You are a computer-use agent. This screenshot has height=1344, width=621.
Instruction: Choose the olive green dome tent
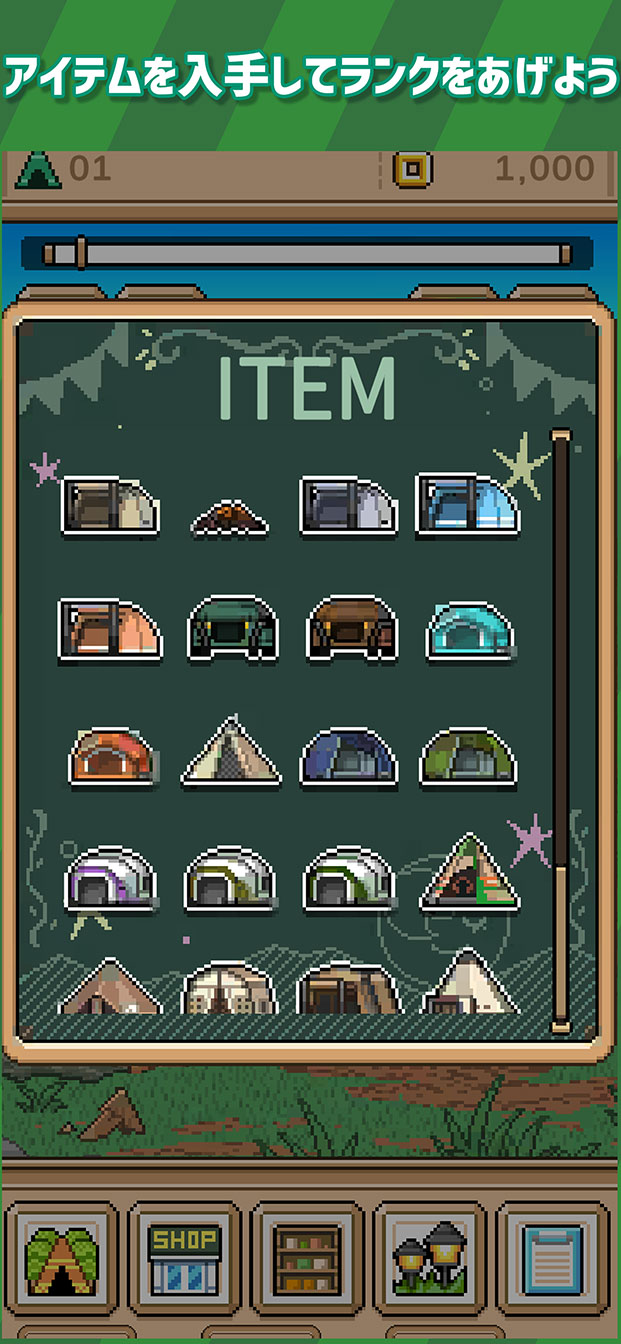pos(467,755)
